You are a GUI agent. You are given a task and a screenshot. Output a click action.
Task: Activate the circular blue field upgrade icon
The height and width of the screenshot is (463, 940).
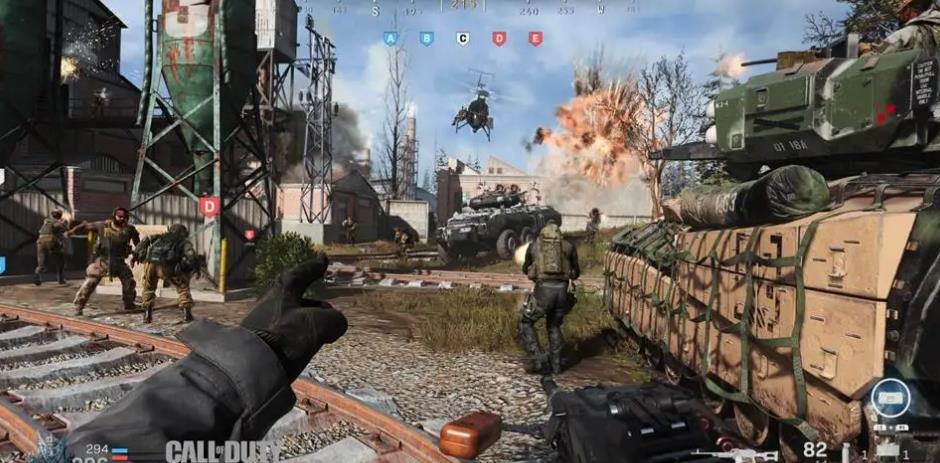[890, 398]
